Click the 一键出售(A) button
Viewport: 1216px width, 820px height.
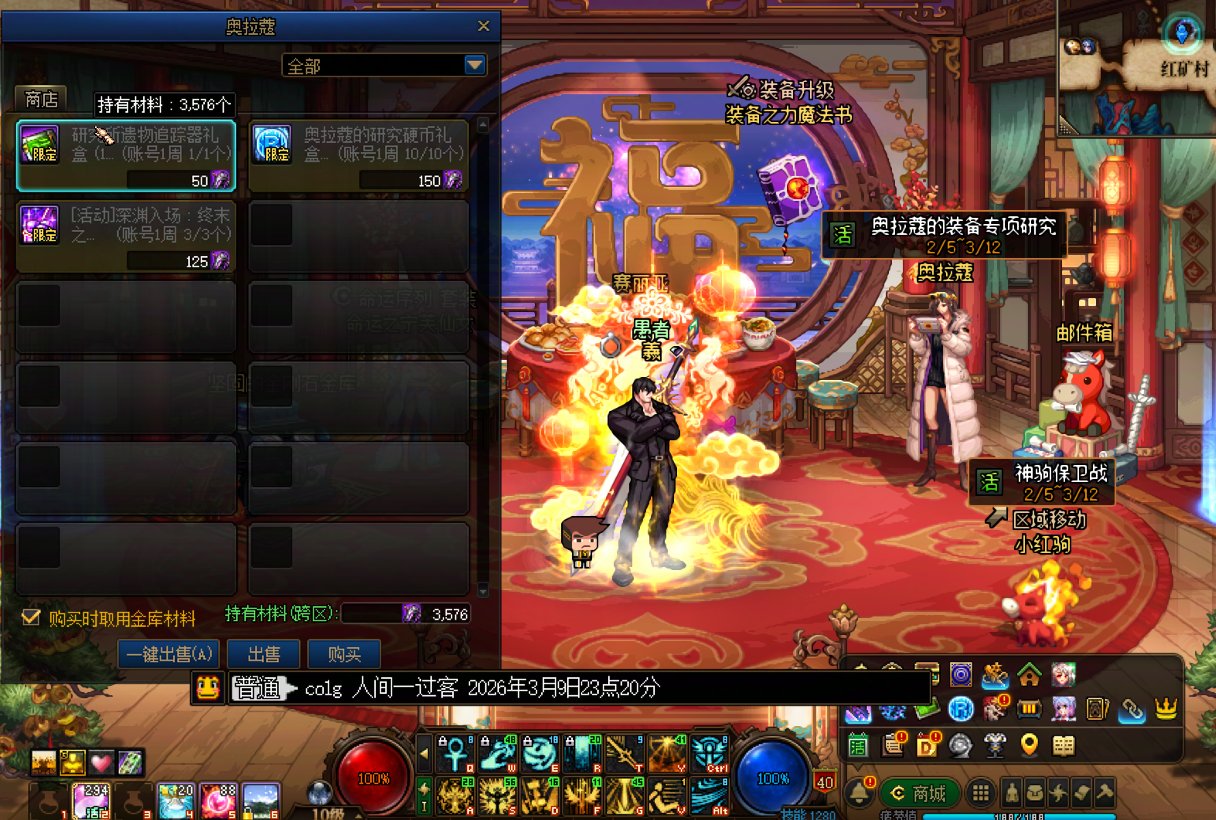[168, 655]
